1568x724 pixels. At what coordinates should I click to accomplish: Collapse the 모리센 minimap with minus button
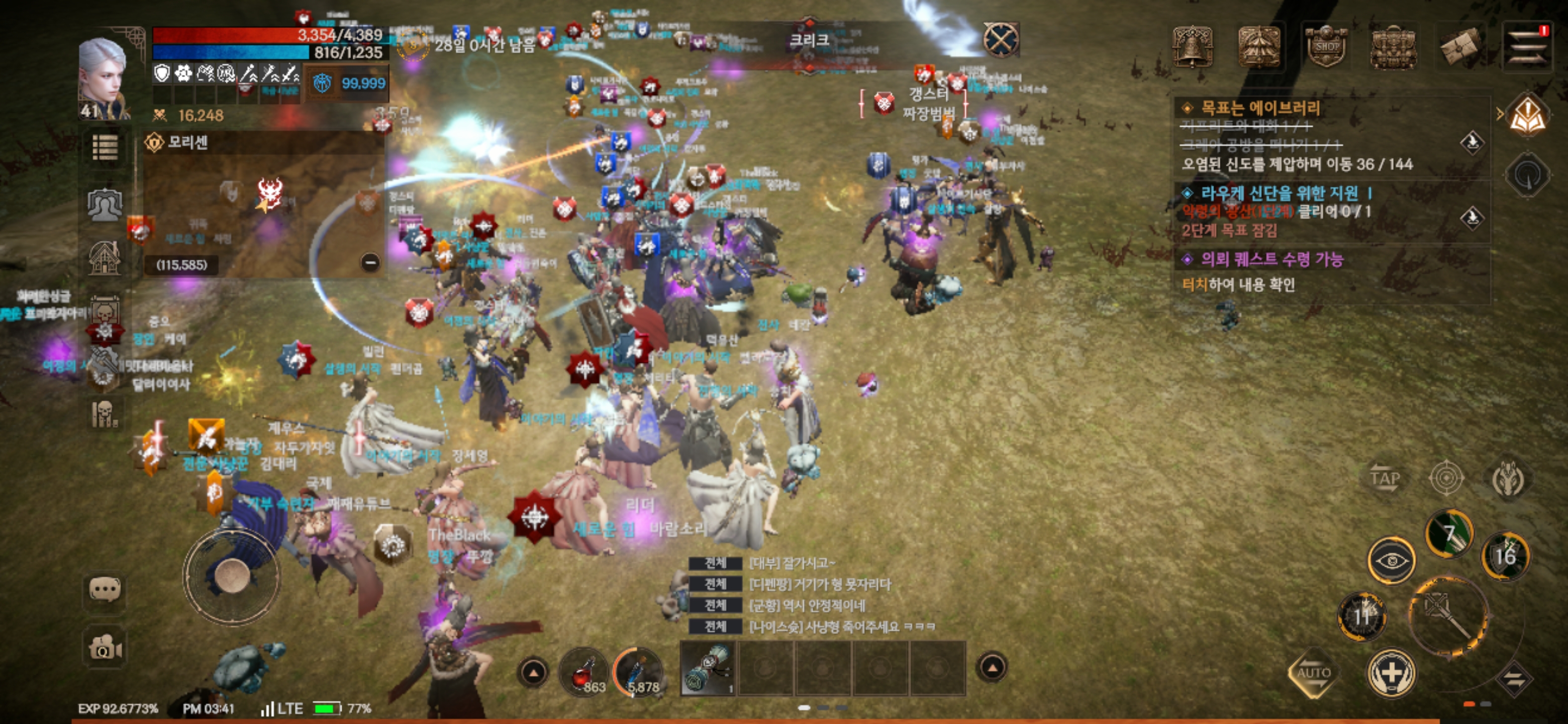(370, 262)
